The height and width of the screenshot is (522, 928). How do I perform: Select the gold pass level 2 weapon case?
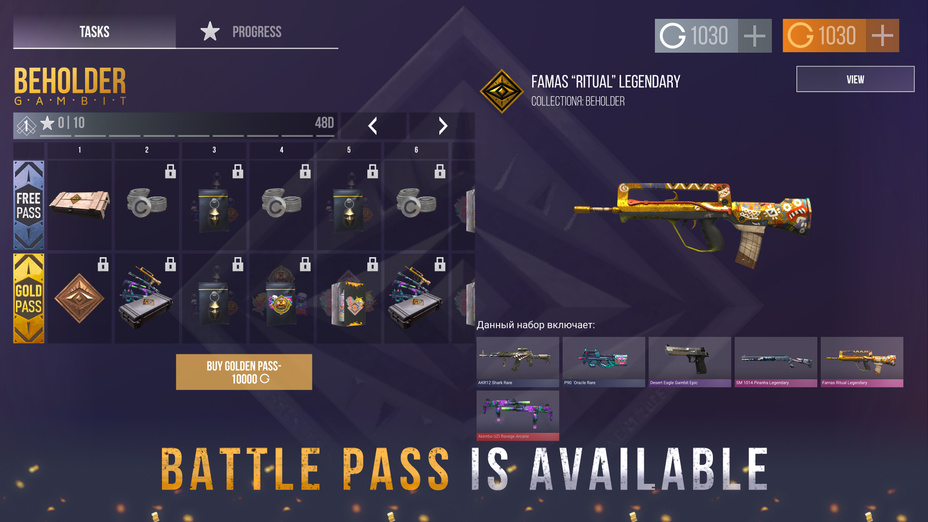[x=147, y=298]
